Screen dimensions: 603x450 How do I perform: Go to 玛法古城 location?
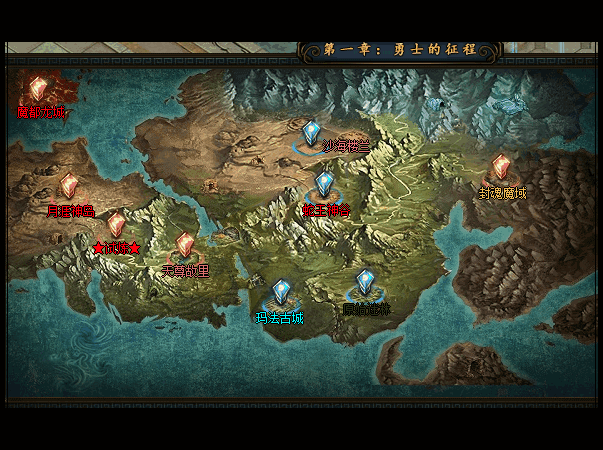point(281,294)
